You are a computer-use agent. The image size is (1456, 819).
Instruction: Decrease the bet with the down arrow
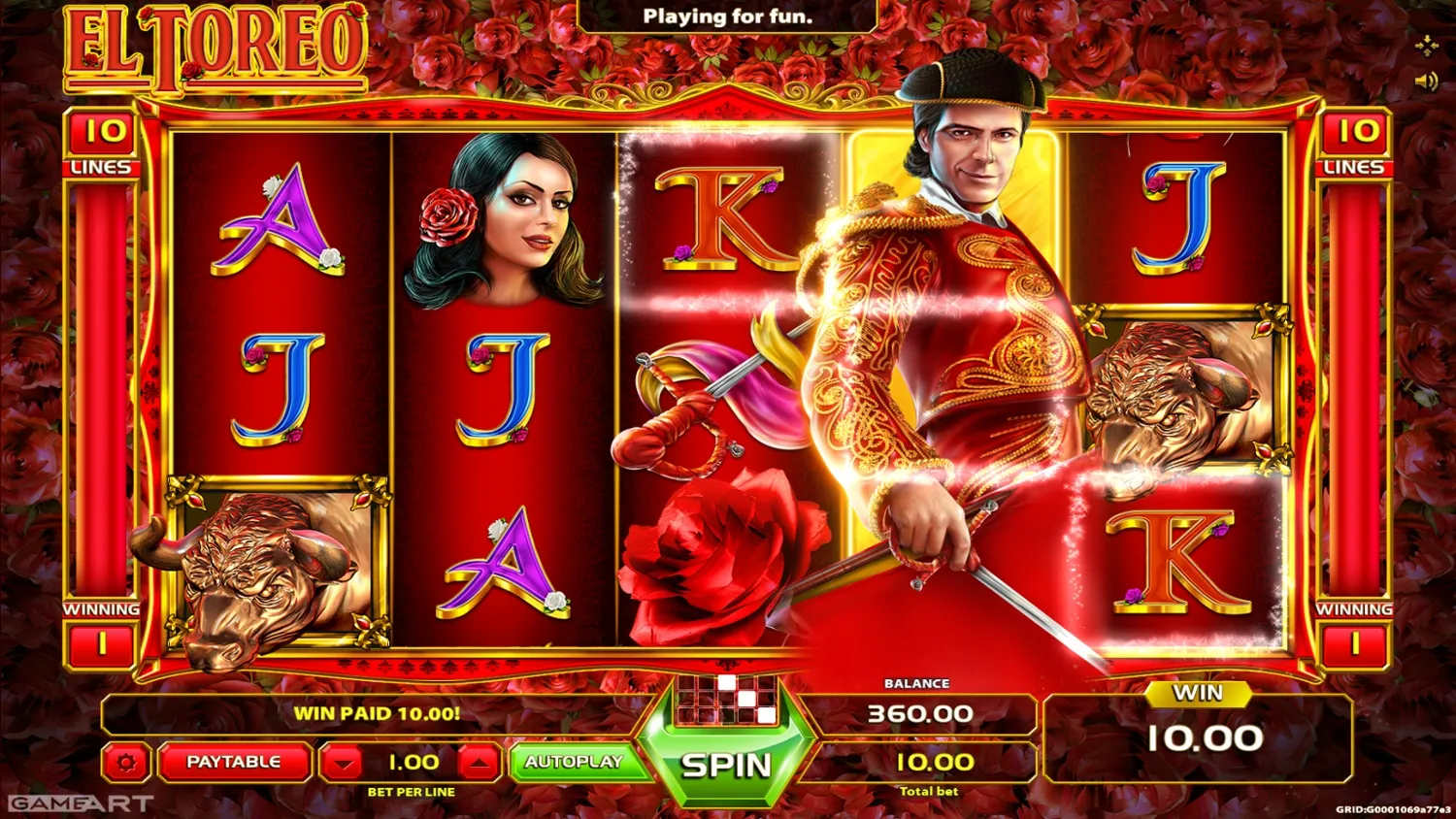tap(345, 763)
